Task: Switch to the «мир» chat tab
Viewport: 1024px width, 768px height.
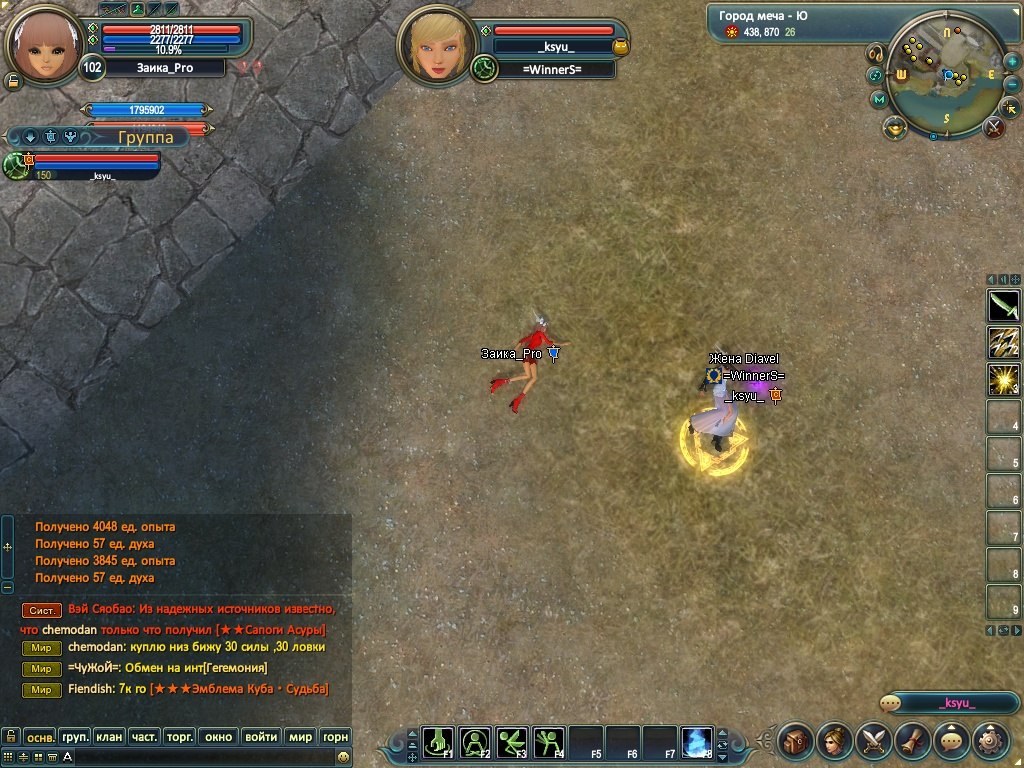Action: point(300,737)
